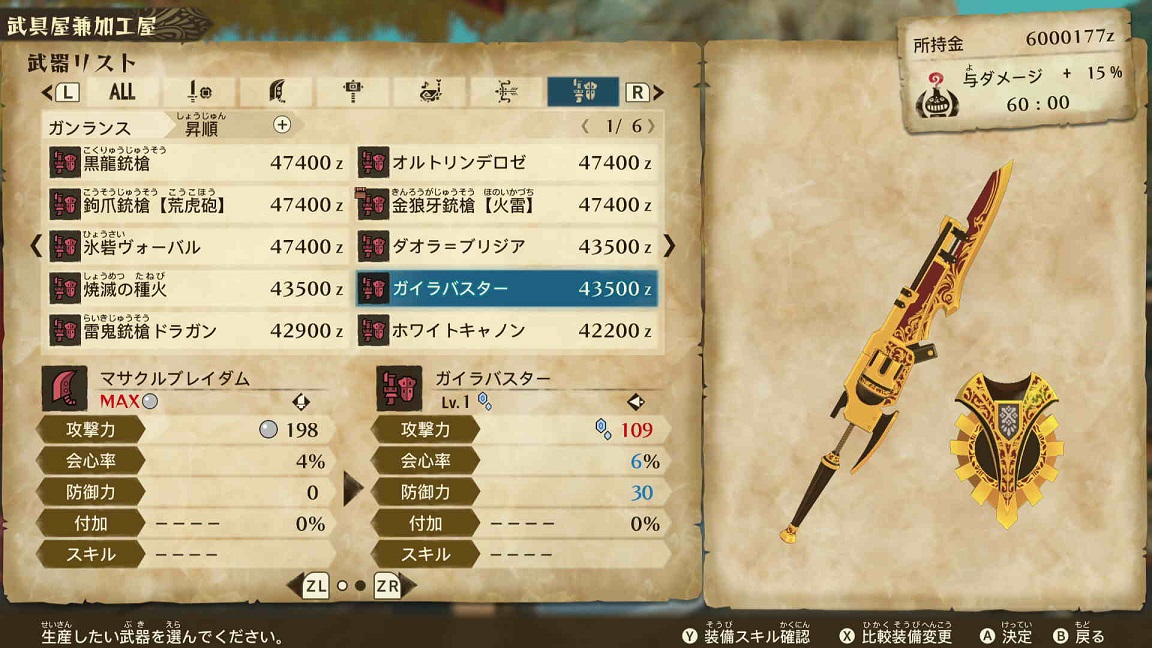Screen dimensions: 1152x648
Task: Pick the ホワイトキャノン gunlance
Action: (x=507, y=330)
